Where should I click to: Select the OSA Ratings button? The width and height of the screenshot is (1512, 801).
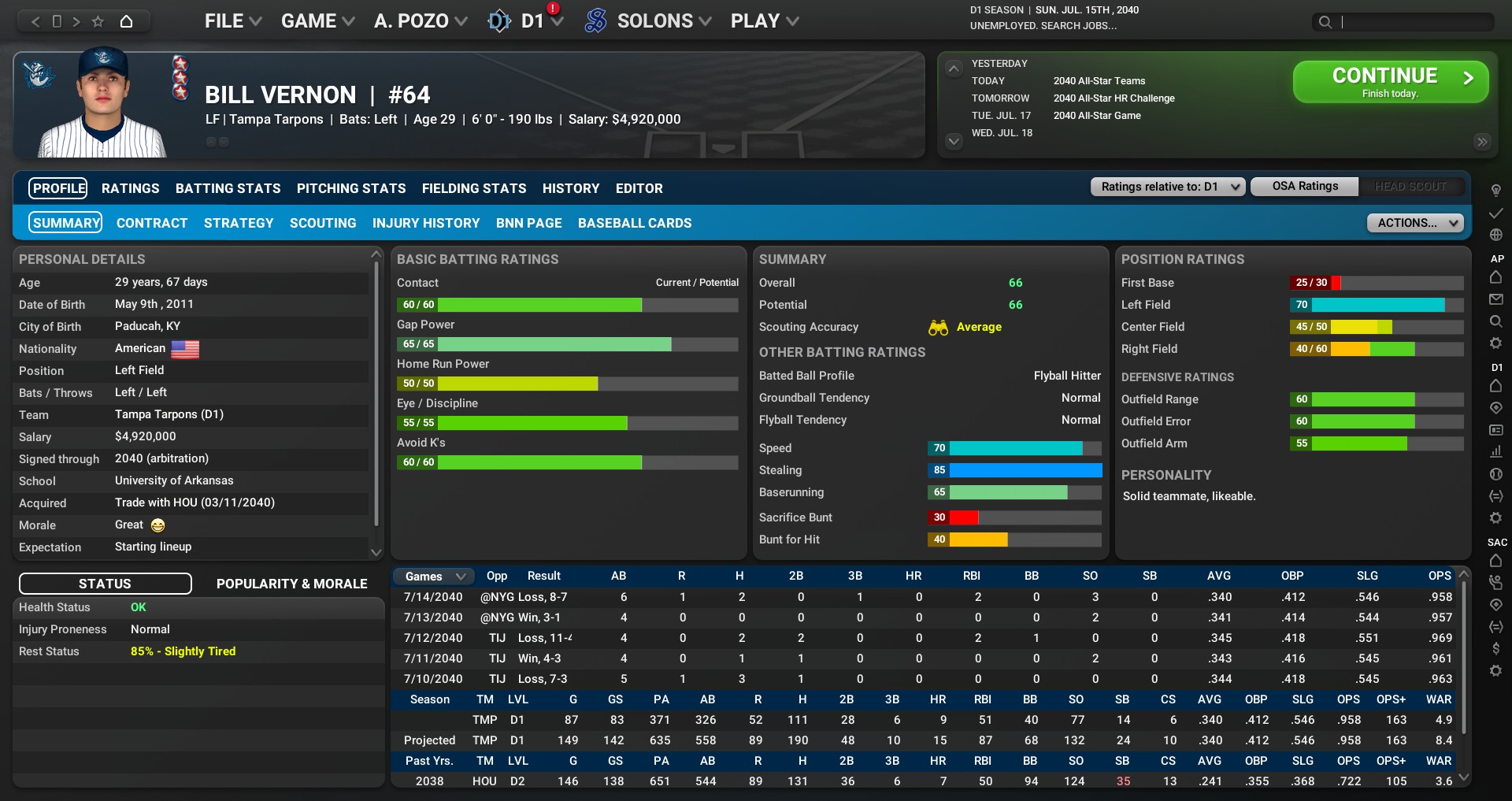pyautogui.click(x=1304, y=187)
